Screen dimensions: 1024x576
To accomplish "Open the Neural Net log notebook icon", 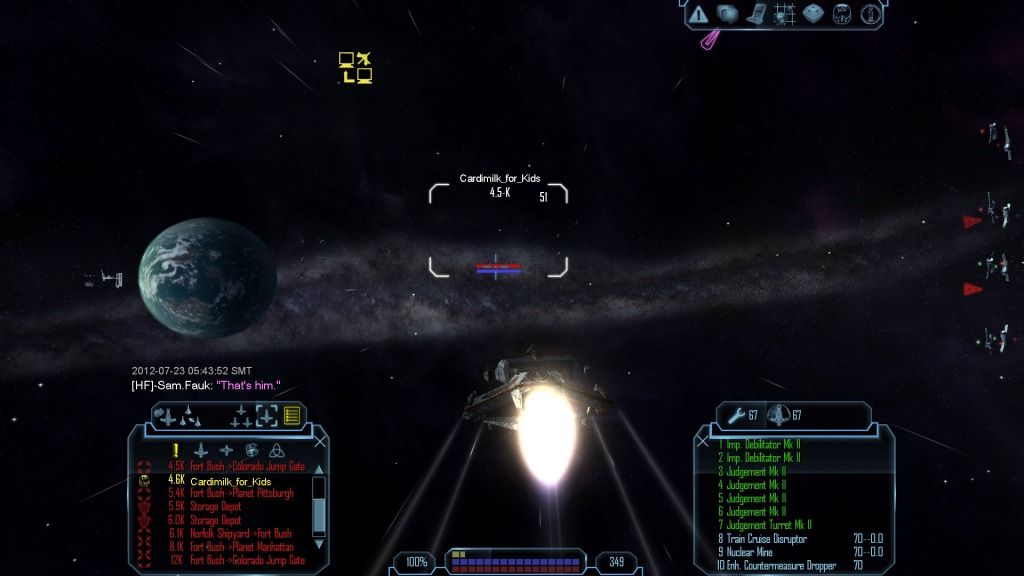I will point(756,14).
